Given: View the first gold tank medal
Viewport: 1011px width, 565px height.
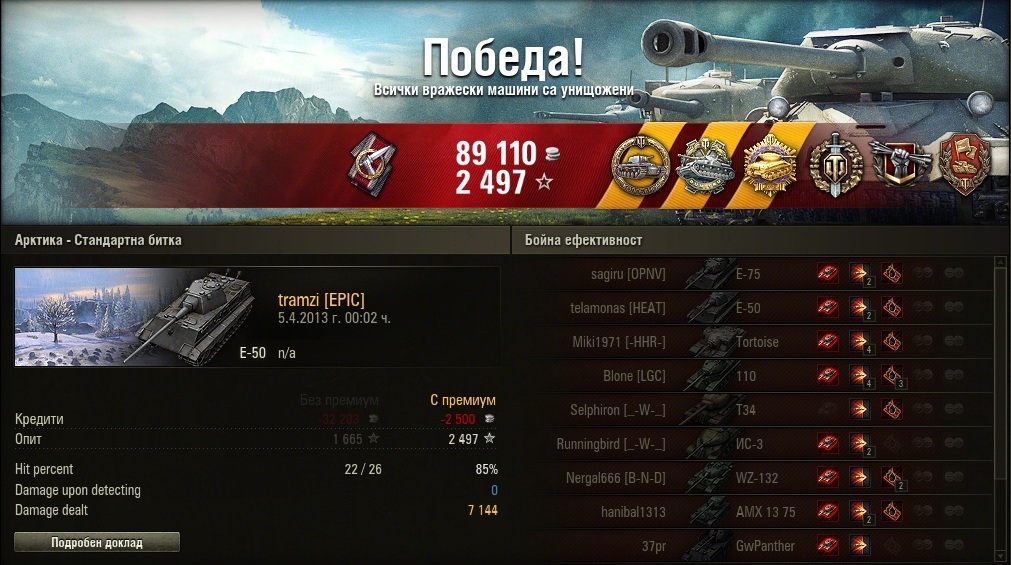Looking at the screenshot, I should [x=638, y=166].
